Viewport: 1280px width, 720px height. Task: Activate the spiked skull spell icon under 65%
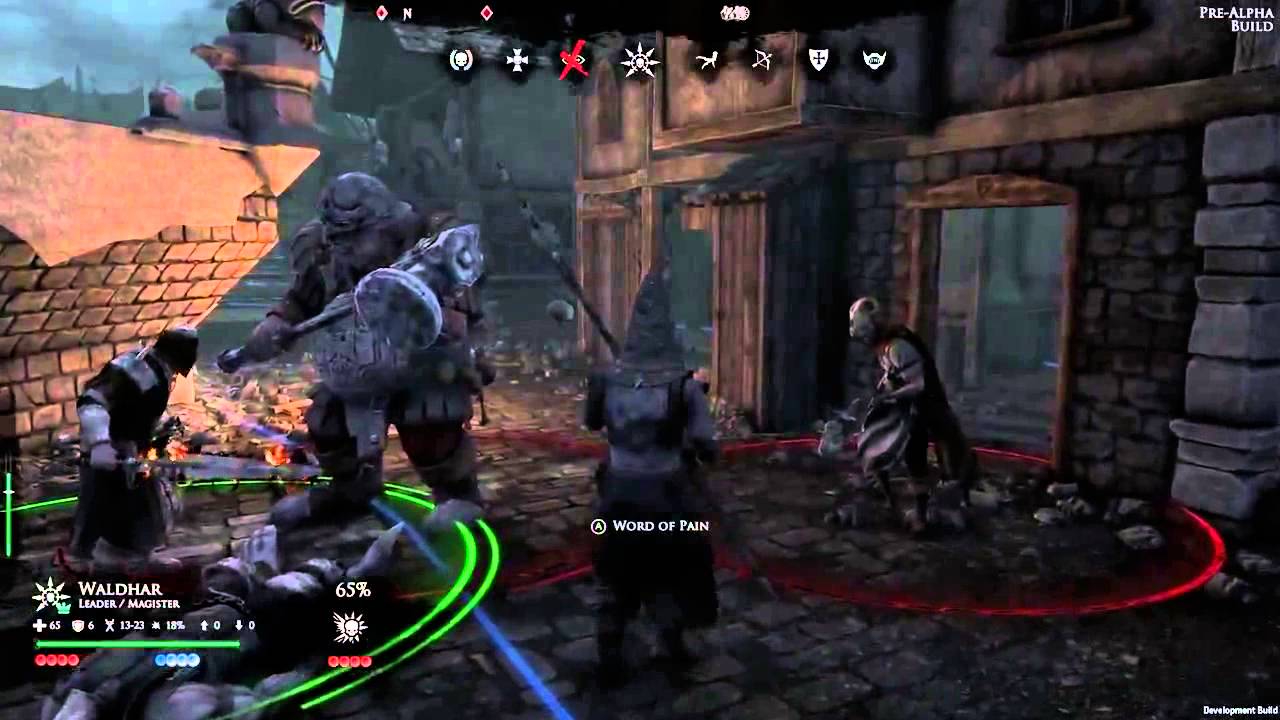[350, 628]
